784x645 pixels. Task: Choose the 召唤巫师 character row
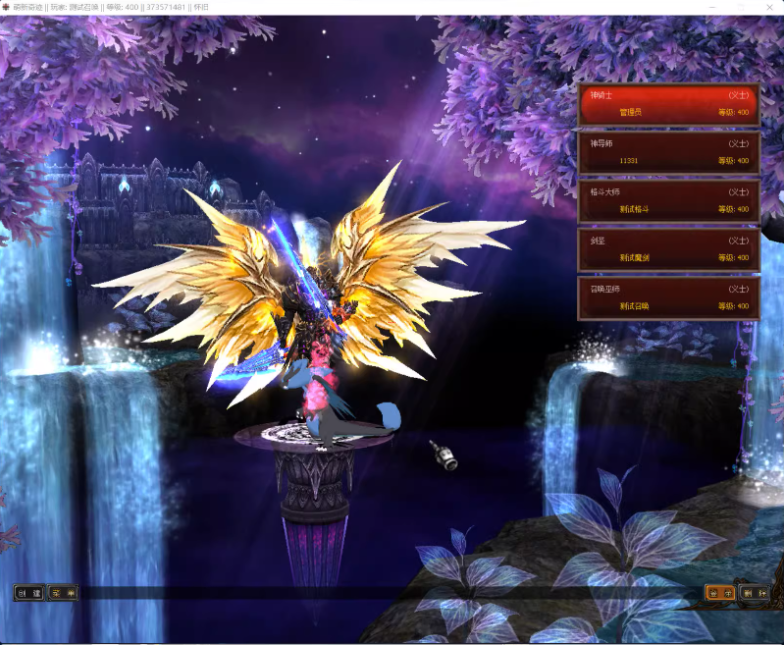click(667, 297)
